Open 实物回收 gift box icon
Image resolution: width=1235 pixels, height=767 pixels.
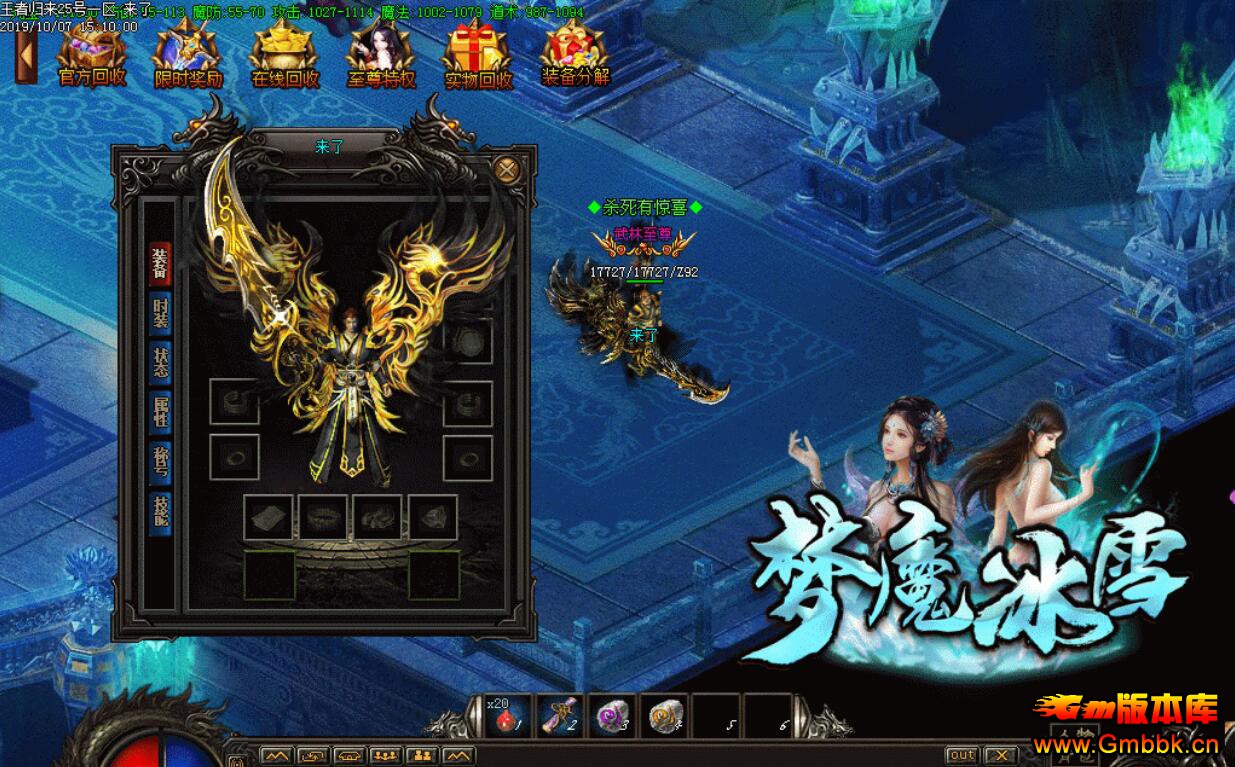coord(478,55)
